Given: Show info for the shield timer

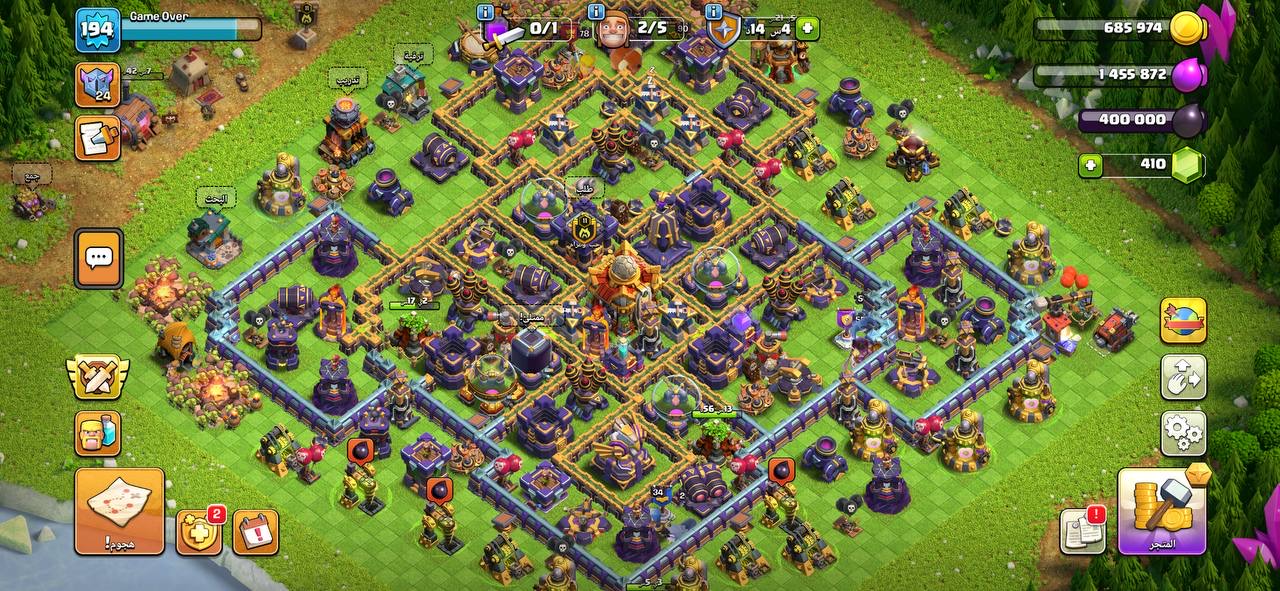Looking at the screenshot, I should tap(713, 13).
